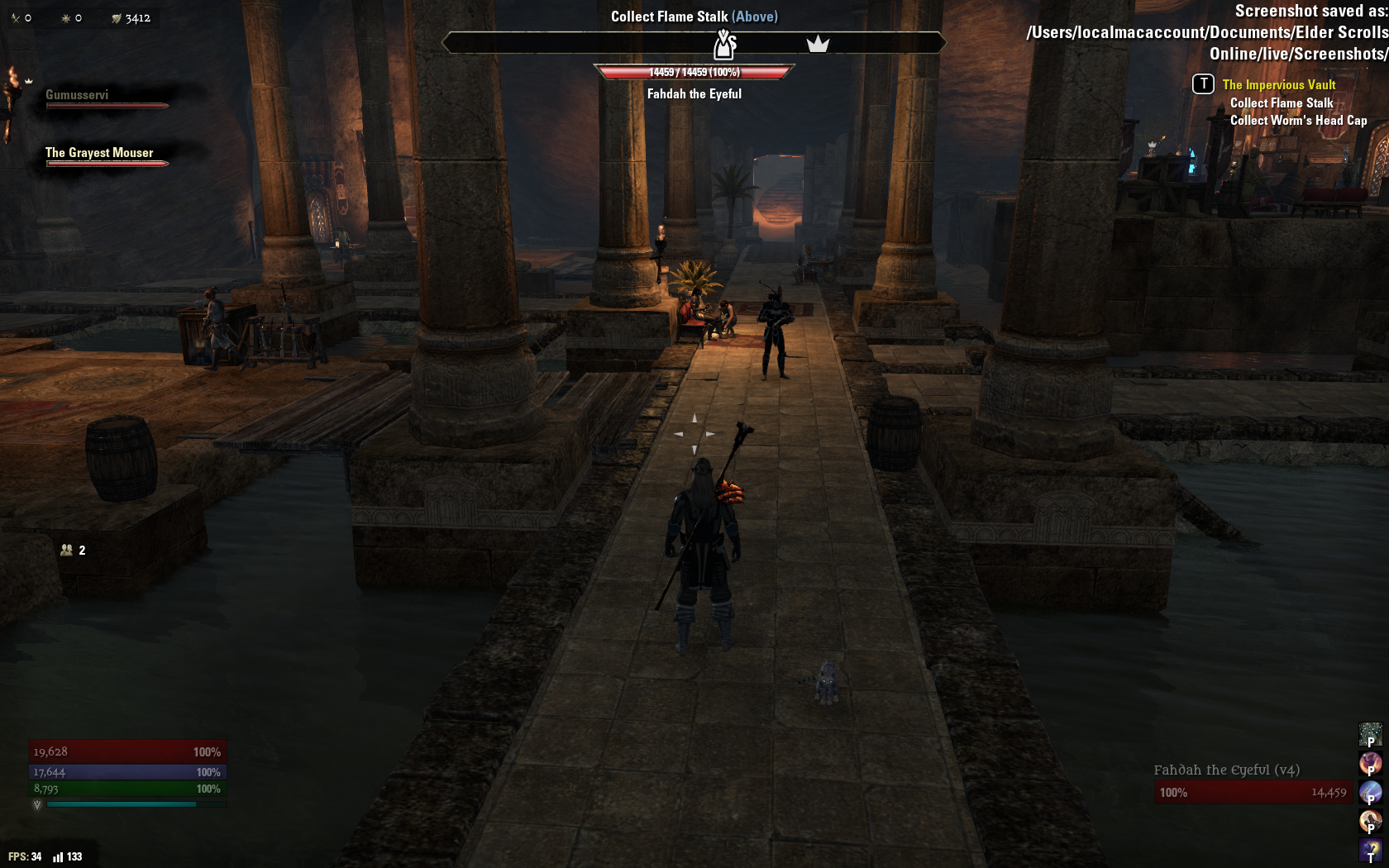Screen dimensions: 1389x868
Task: Click the fiery figure buff icon
Action: coord(1370,762)
